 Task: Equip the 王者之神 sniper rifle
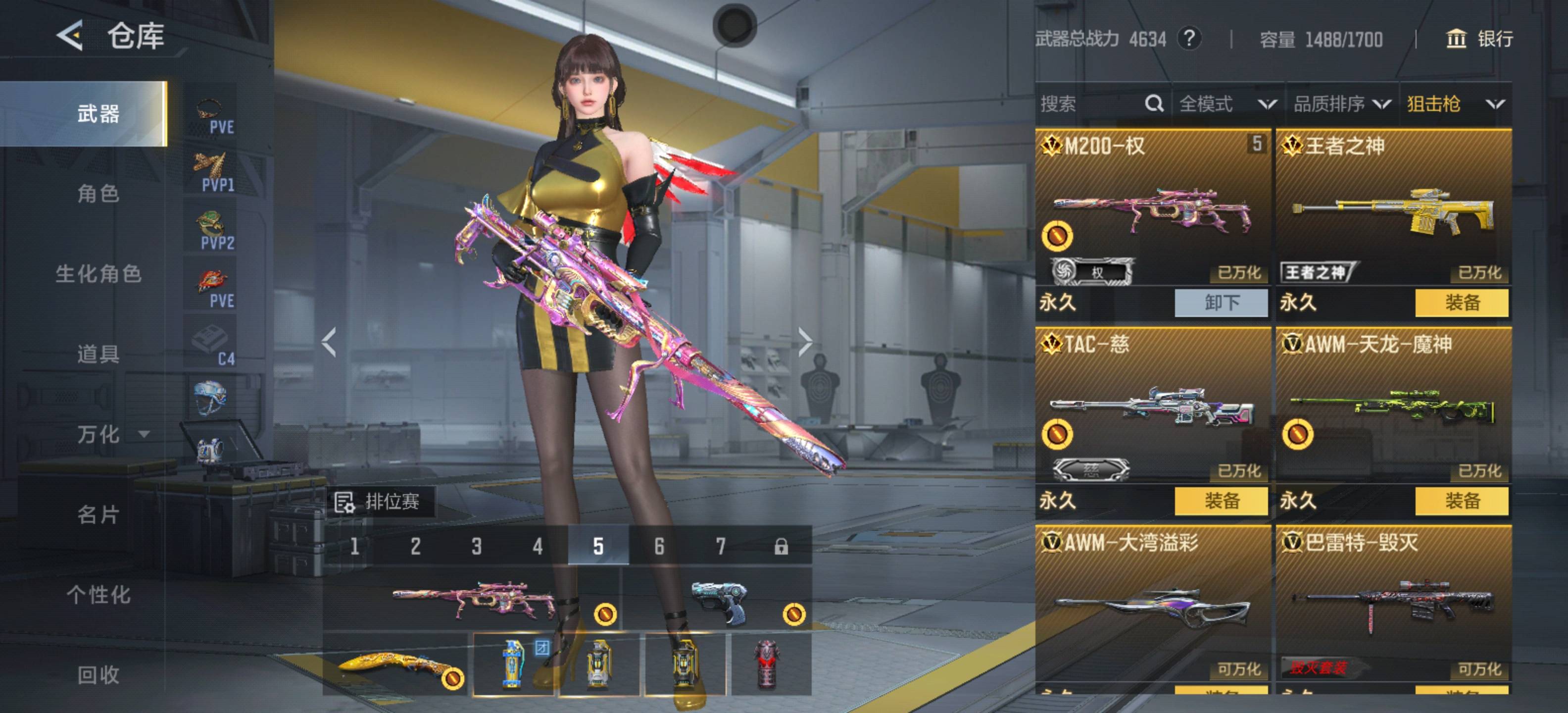pos(1462,303)
